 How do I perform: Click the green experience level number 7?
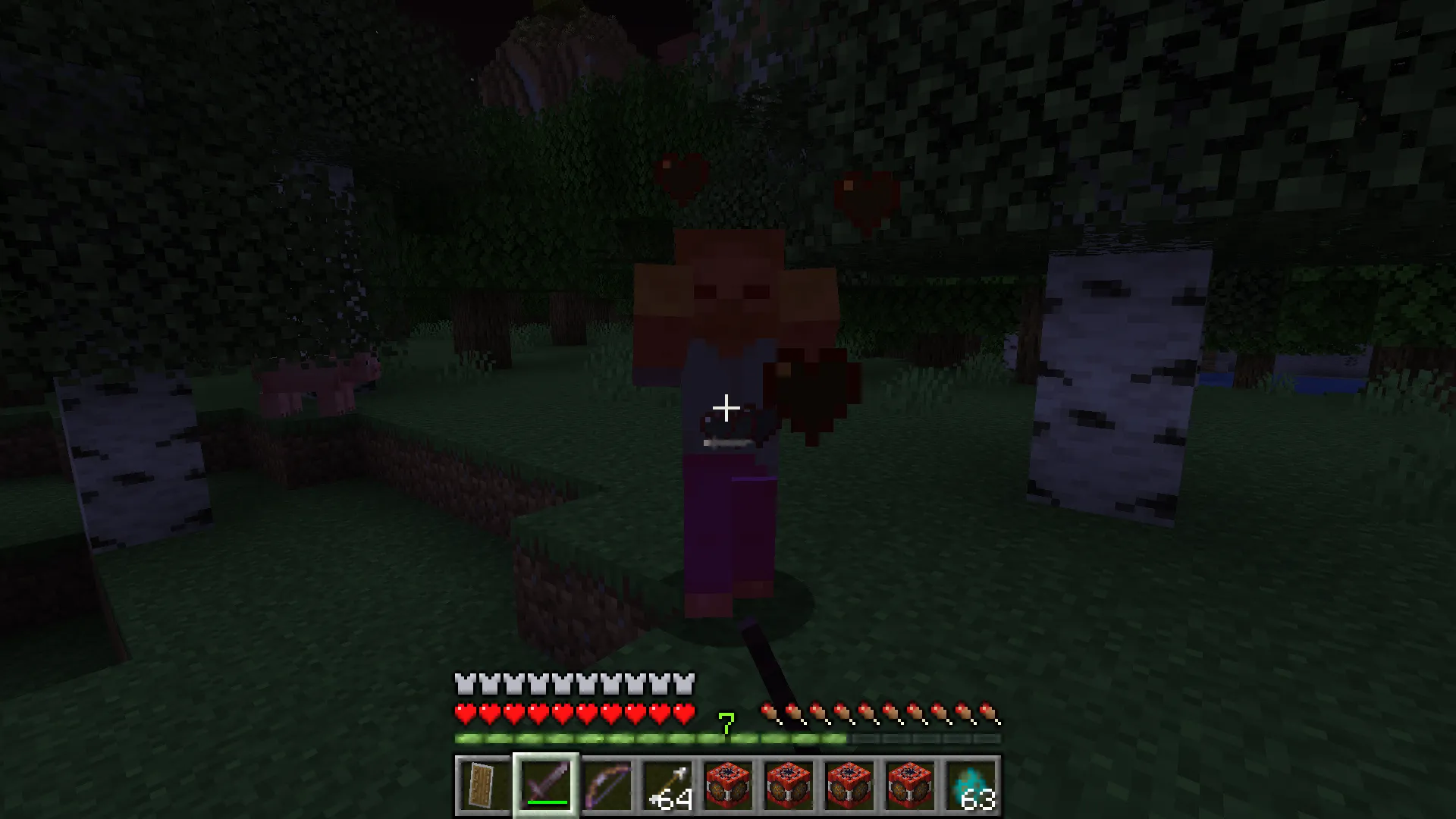726,724
